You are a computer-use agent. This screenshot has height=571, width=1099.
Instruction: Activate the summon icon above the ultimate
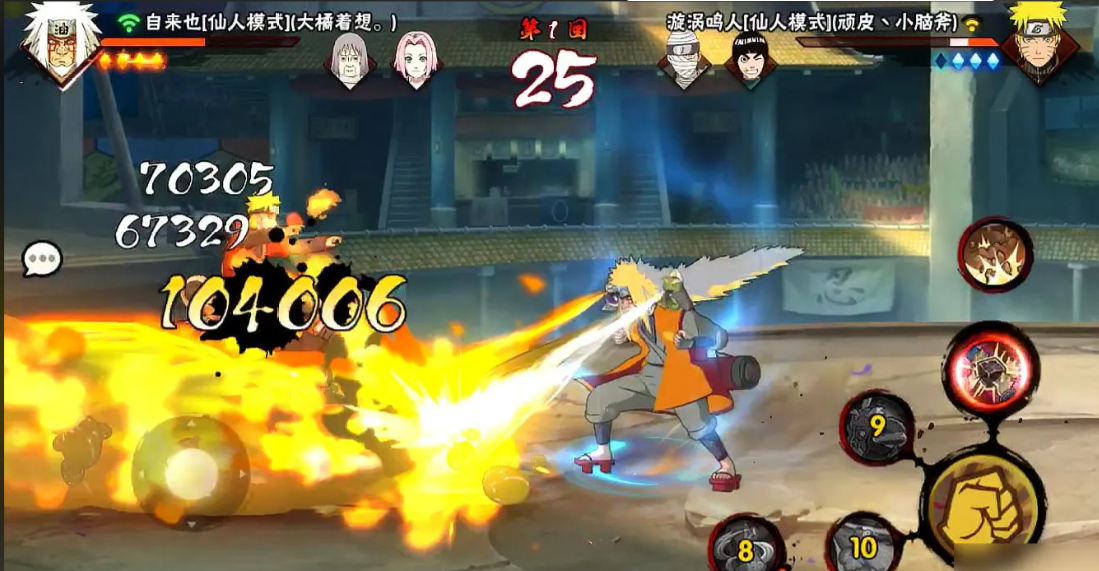coord(995,254)
